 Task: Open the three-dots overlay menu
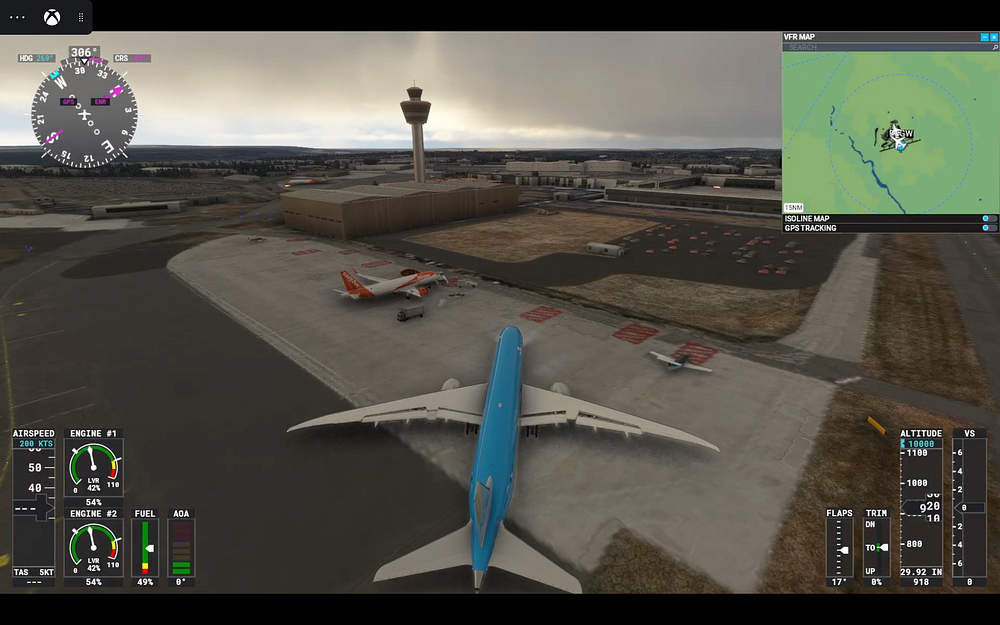18,17
